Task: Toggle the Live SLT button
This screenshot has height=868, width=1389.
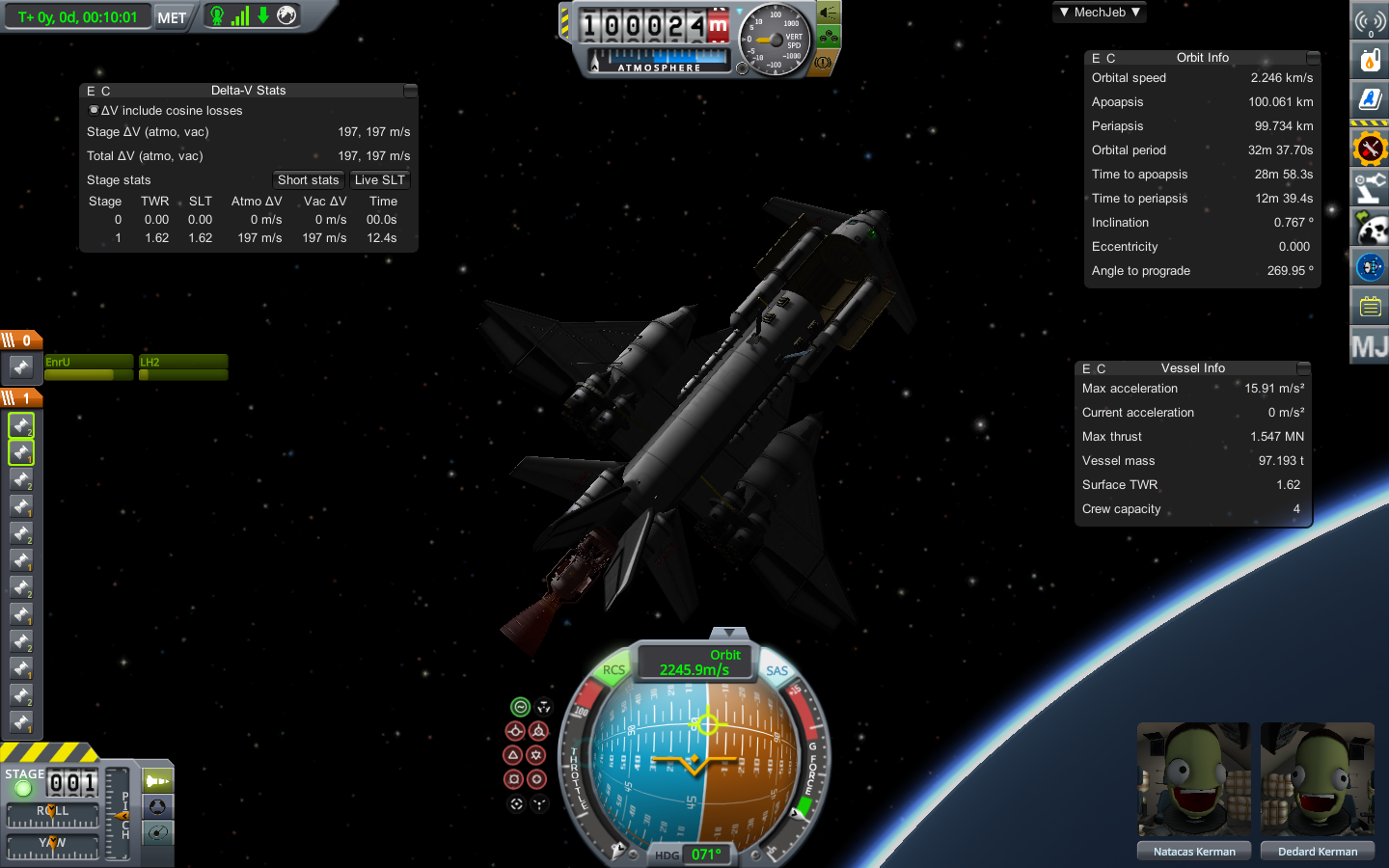Action: [380, 180]
